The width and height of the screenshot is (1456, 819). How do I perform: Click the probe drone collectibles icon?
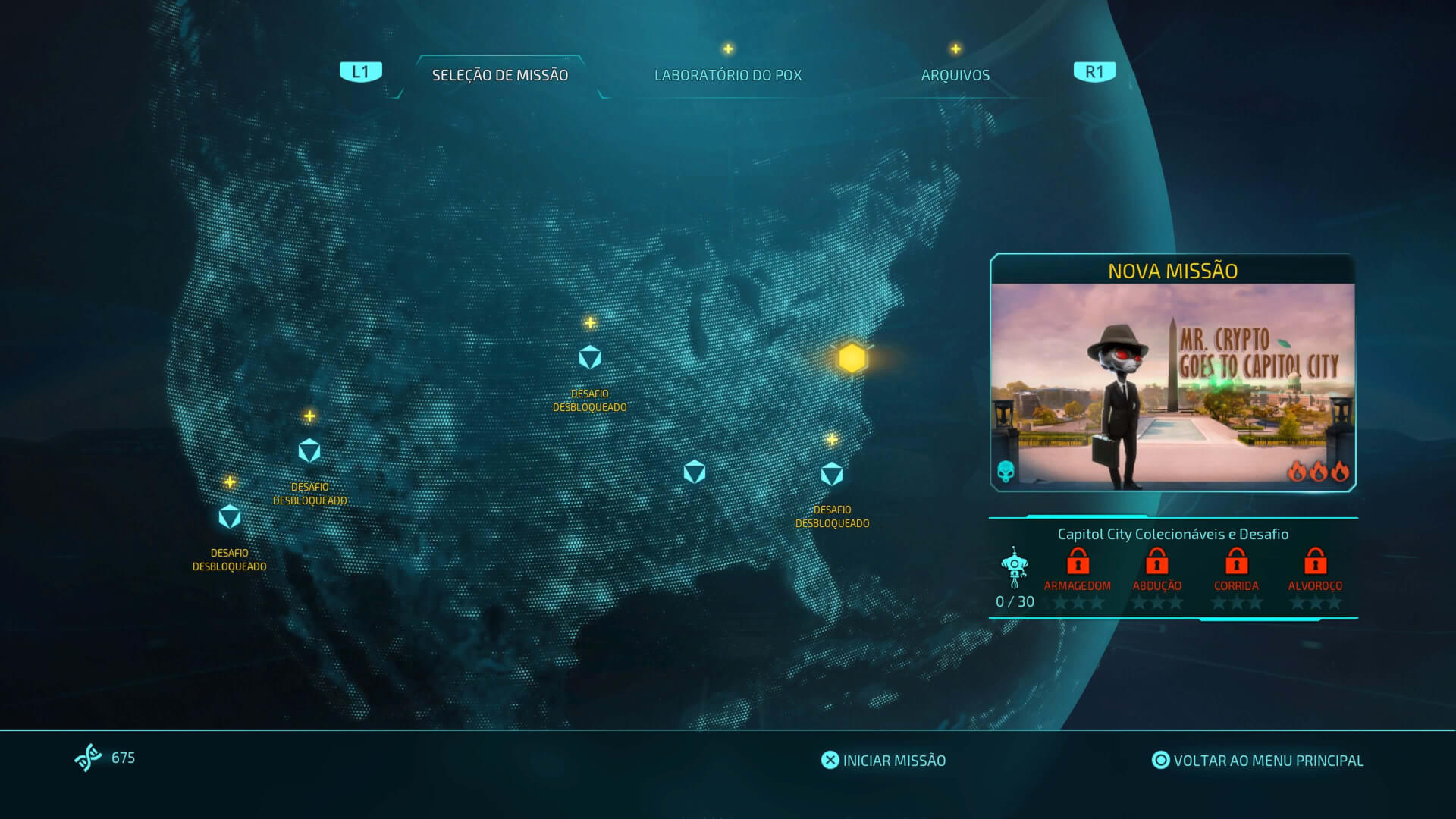click(x=1014, y=567)
